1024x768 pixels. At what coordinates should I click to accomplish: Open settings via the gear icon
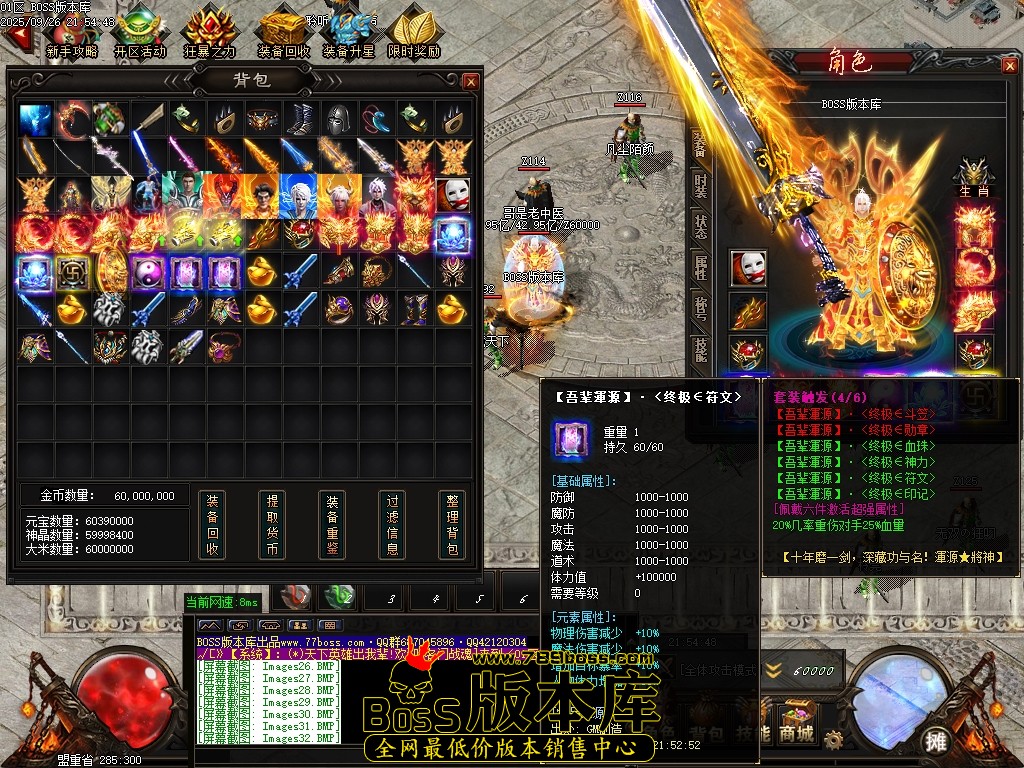tap(832, 740)
